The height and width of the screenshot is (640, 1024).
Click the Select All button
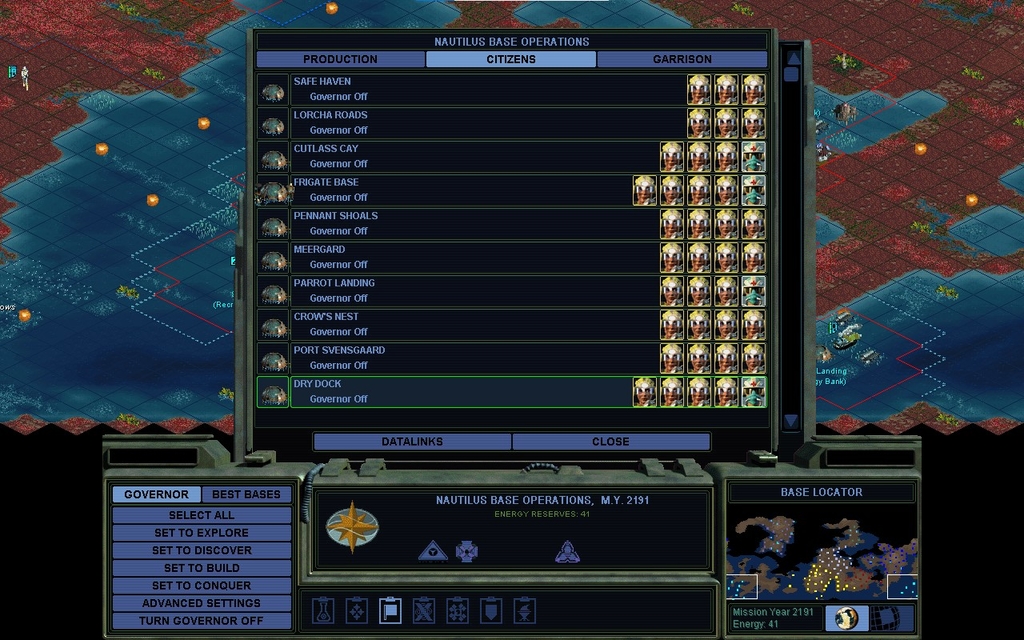coord(201,515)
